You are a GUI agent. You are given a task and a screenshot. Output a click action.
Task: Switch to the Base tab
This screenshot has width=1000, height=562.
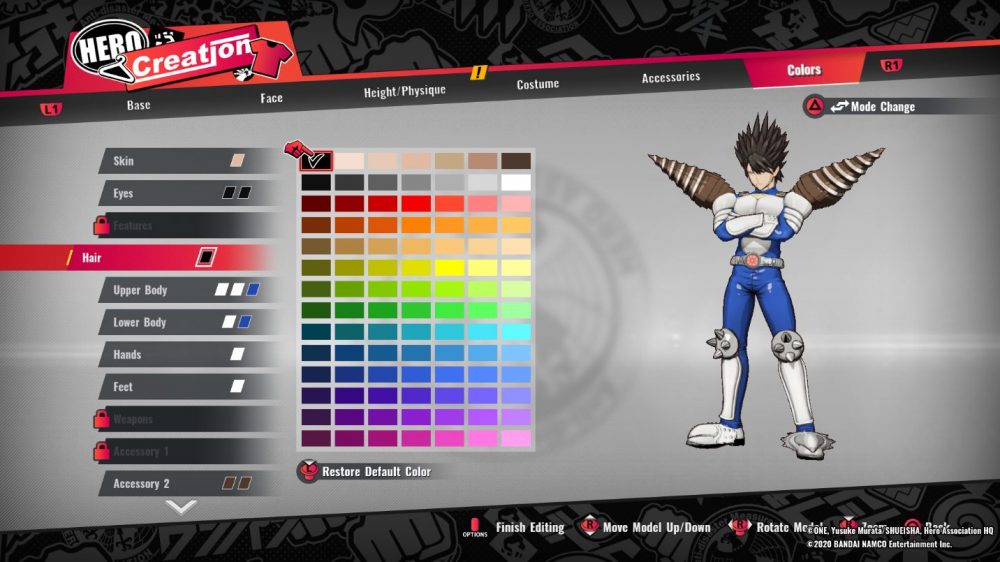click(138, 104)
